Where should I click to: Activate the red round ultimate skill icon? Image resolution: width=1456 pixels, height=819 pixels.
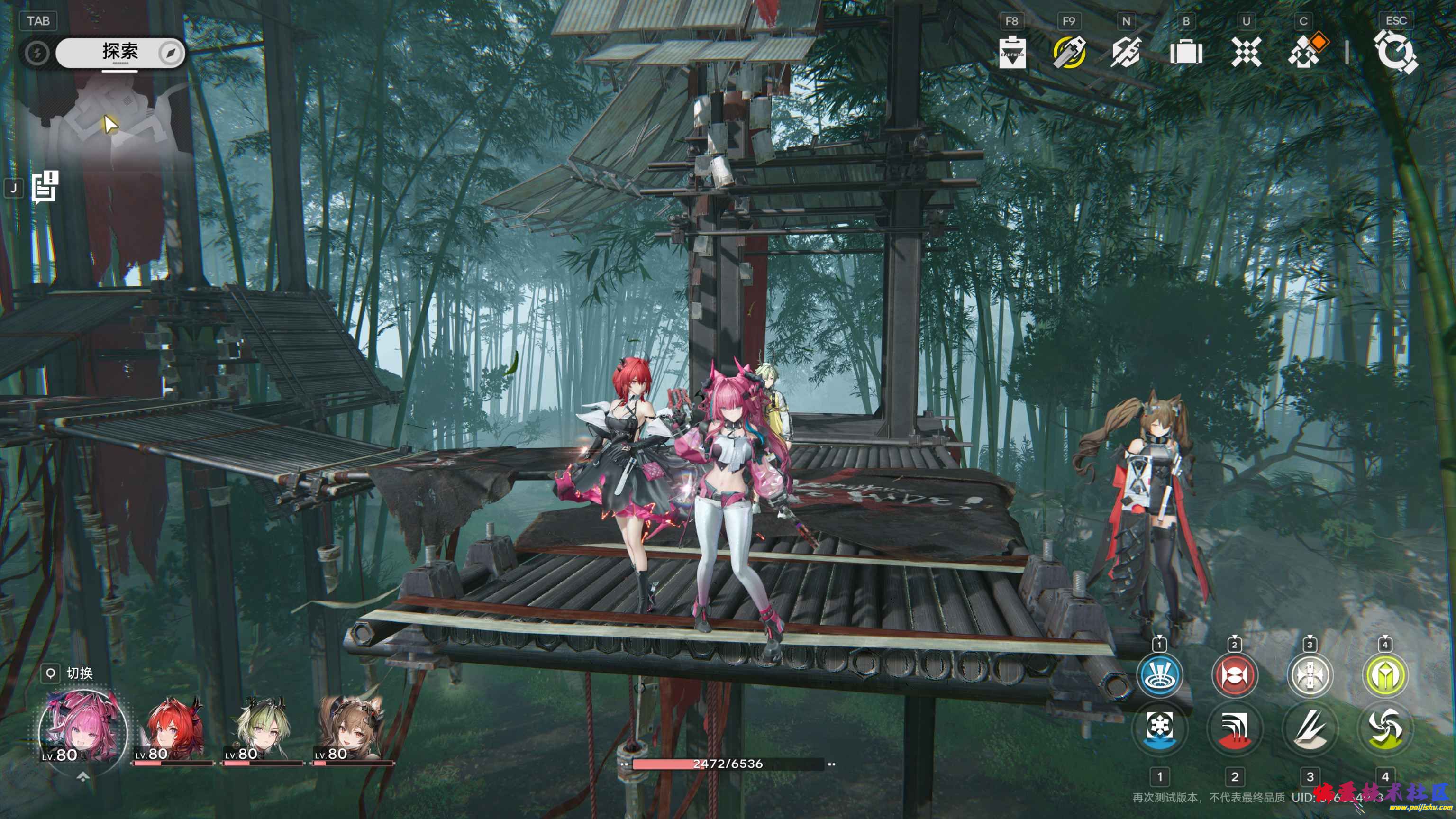coord(1235,675)
